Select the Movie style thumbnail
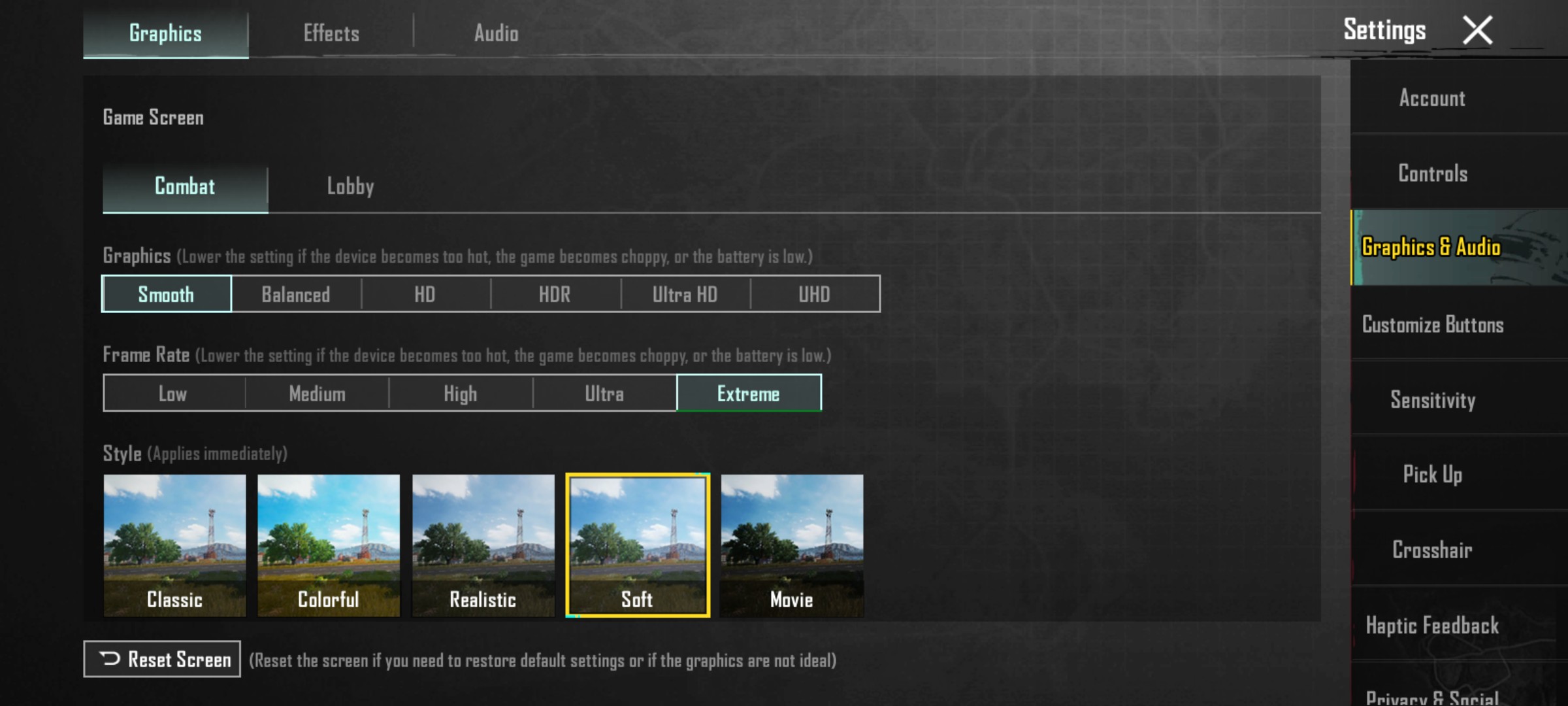 [x=791, y=545]
